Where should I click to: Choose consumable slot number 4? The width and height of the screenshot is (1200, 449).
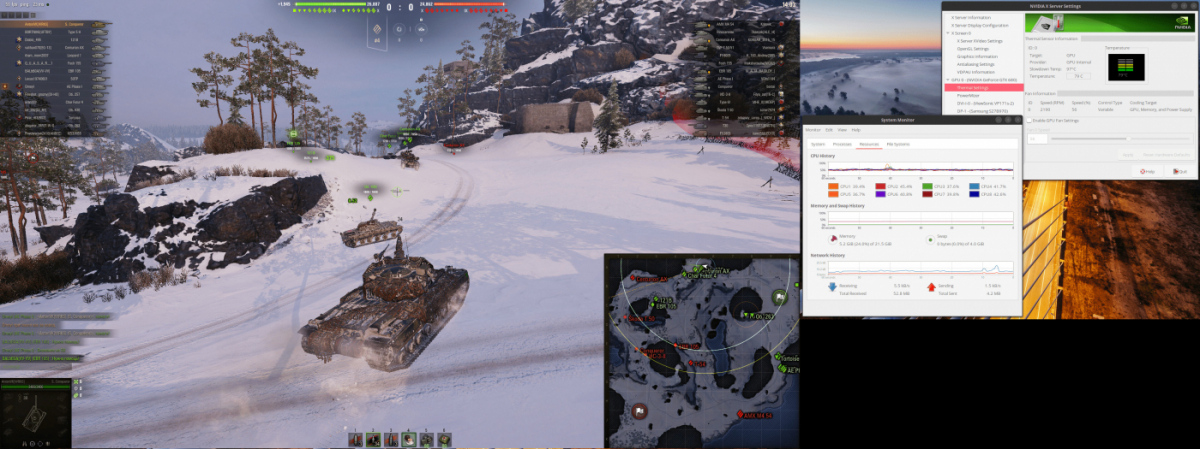pos(409,438)
